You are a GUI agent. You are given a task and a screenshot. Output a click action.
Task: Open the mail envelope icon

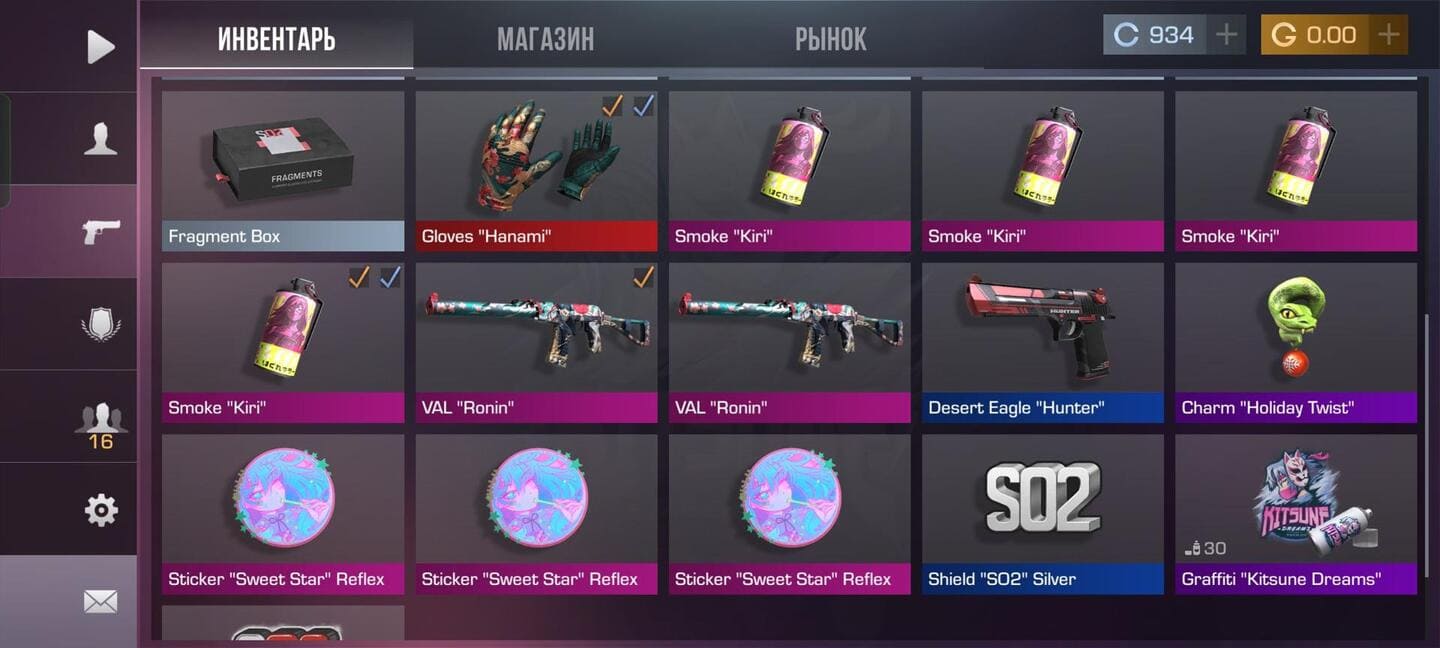point(100,601)
